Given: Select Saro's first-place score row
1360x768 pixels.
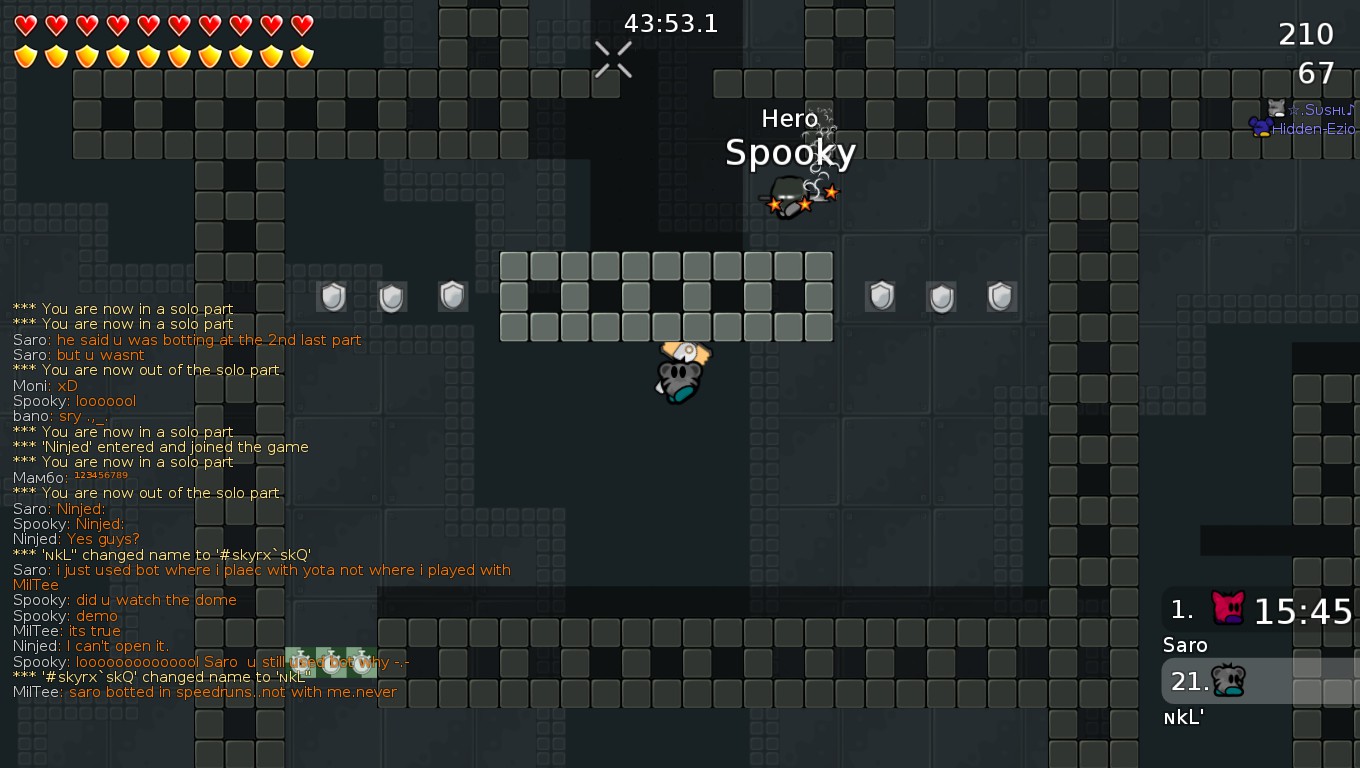Looking at the screenshot, I should click(x=1260, y=611).
